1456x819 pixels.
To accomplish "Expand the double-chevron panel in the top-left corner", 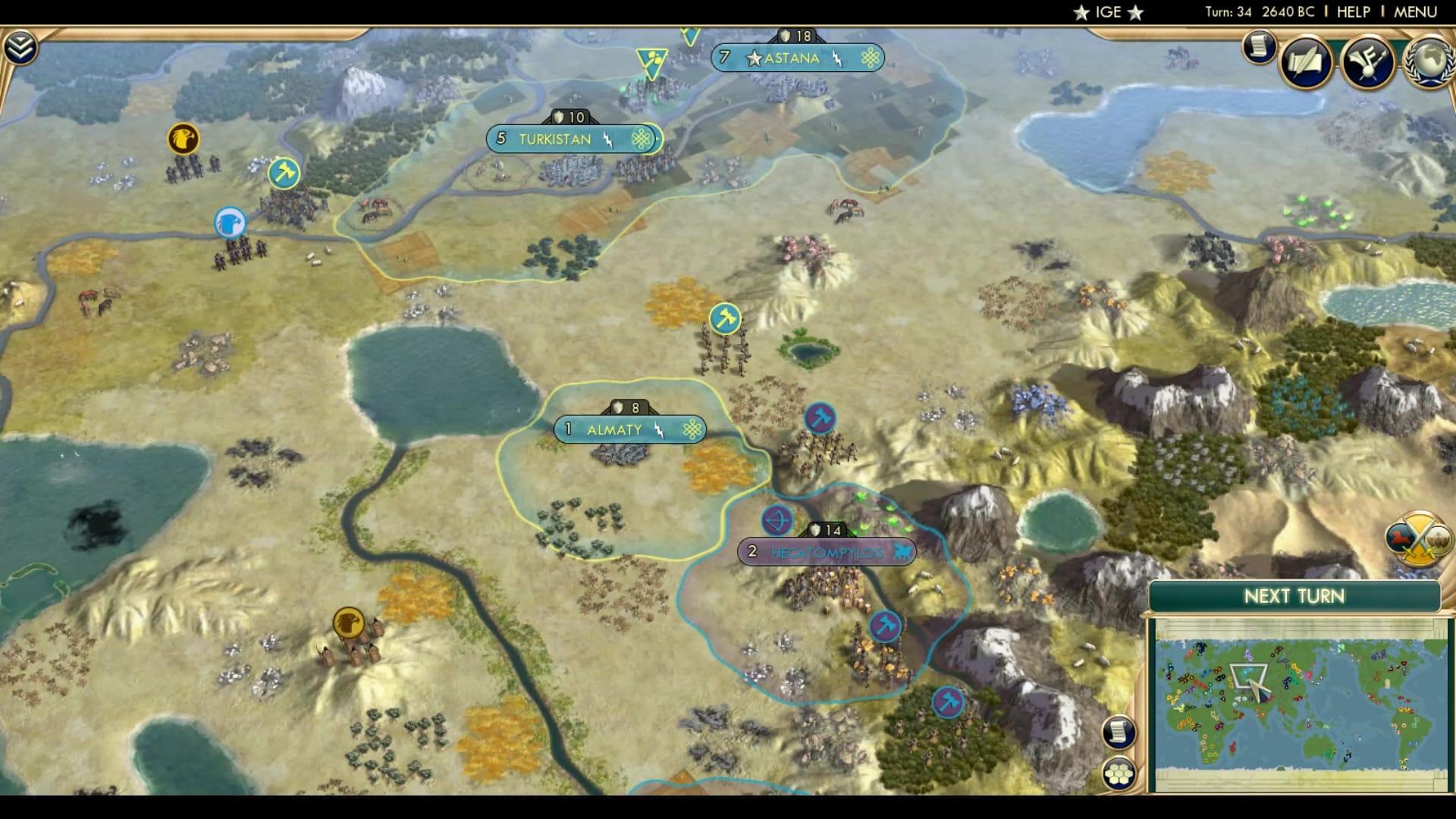I will [23, 45].
